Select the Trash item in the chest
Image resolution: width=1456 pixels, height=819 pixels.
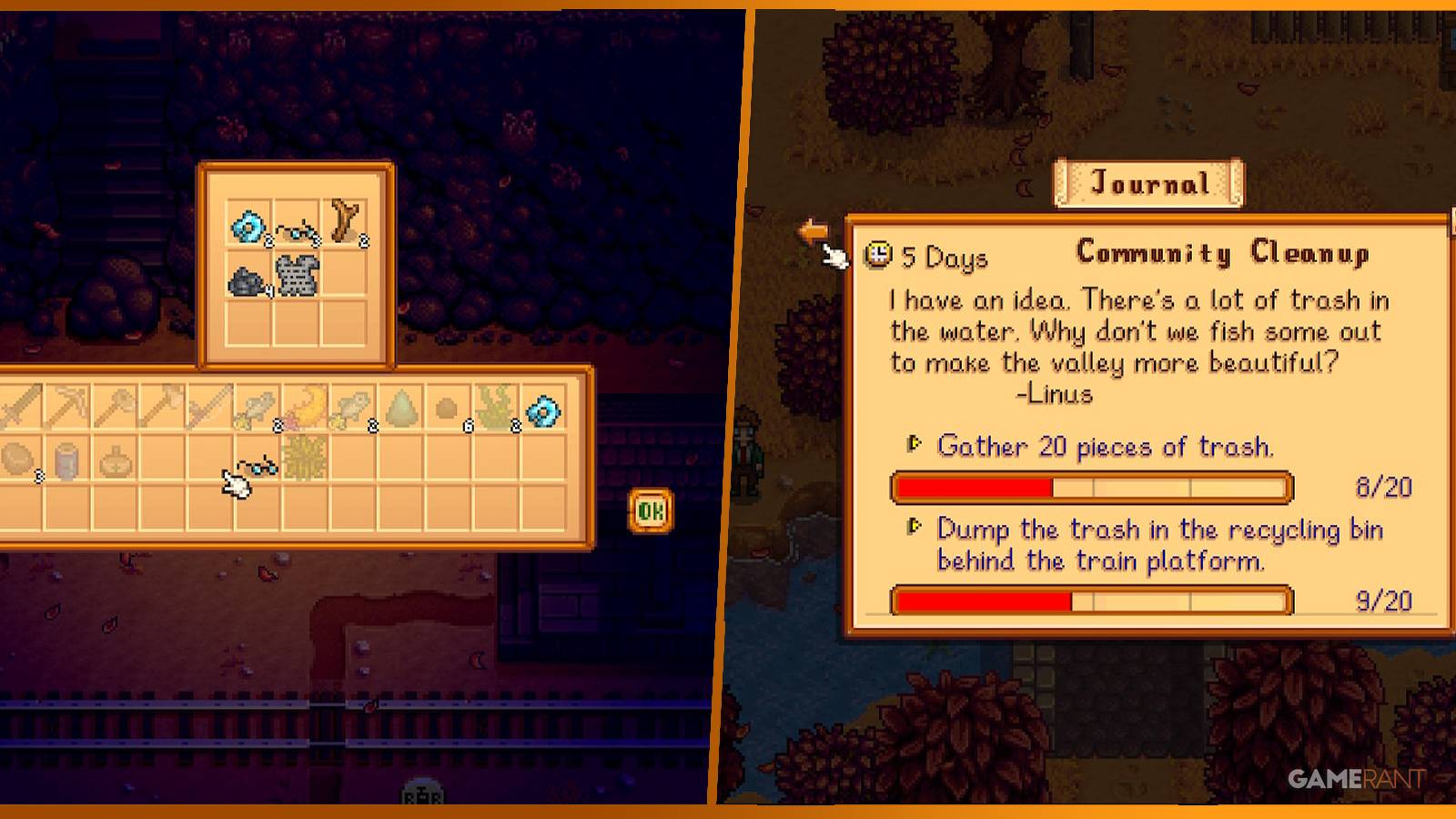click(x=244, y=278)
